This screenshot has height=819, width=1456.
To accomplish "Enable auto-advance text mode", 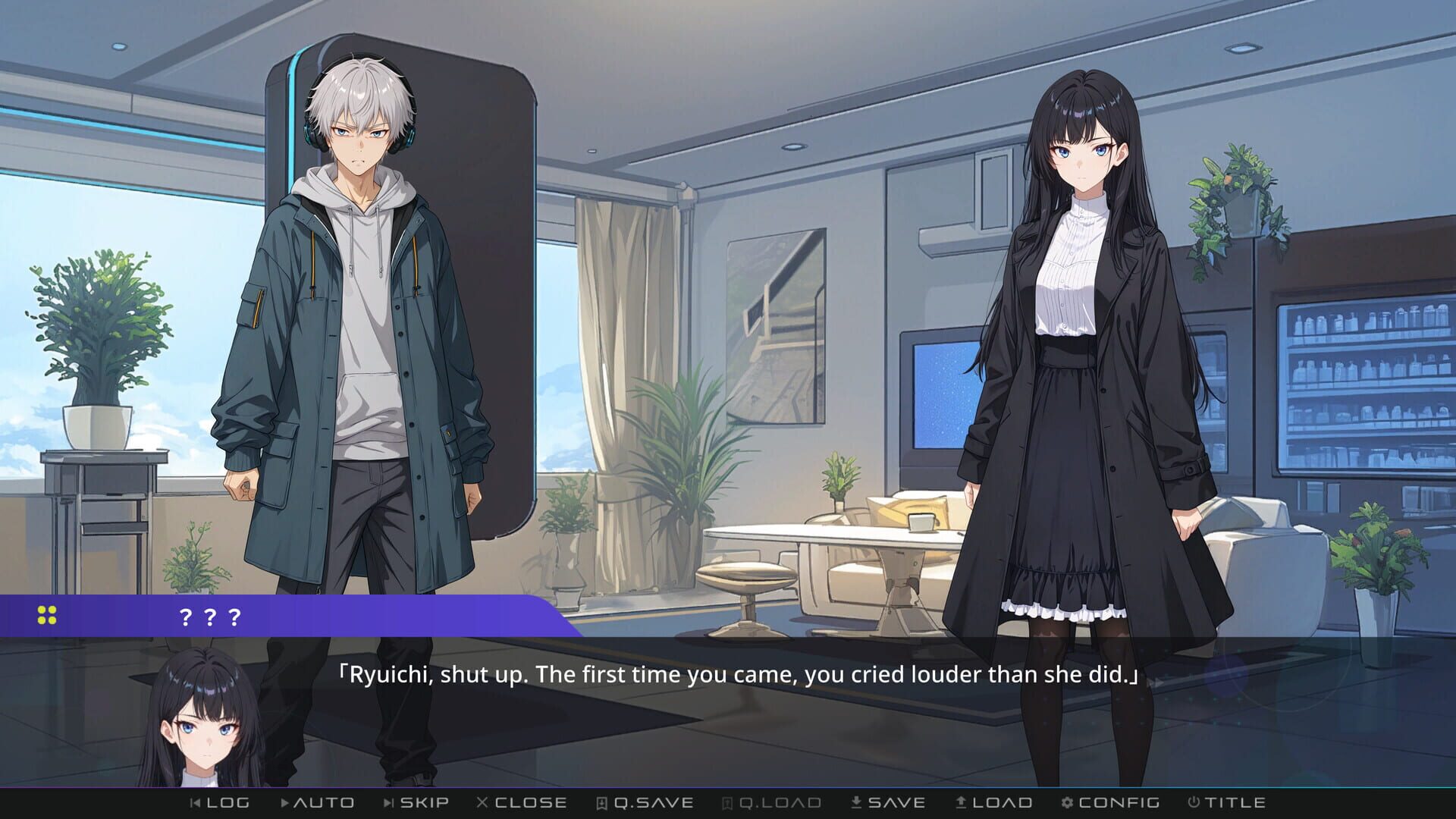I will (318, 802).
